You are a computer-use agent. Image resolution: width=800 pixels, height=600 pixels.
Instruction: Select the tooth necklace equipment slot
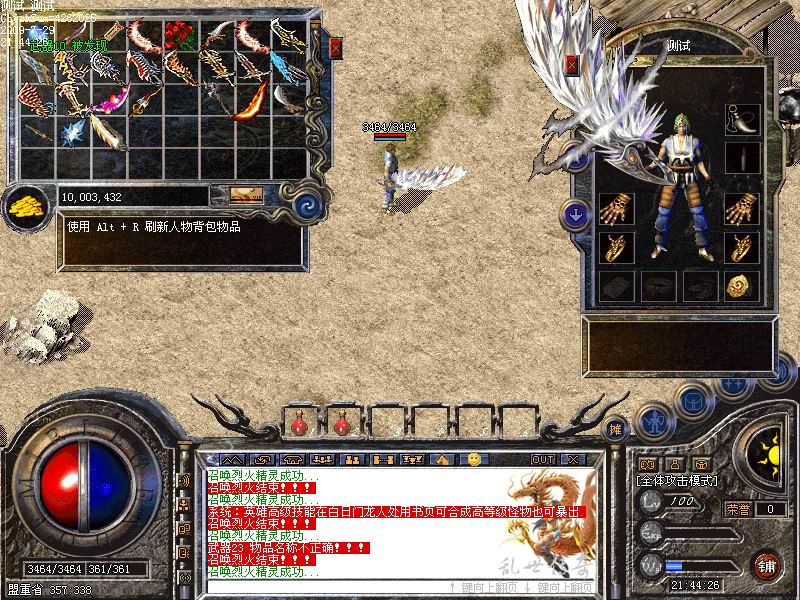tap(742, 118)
